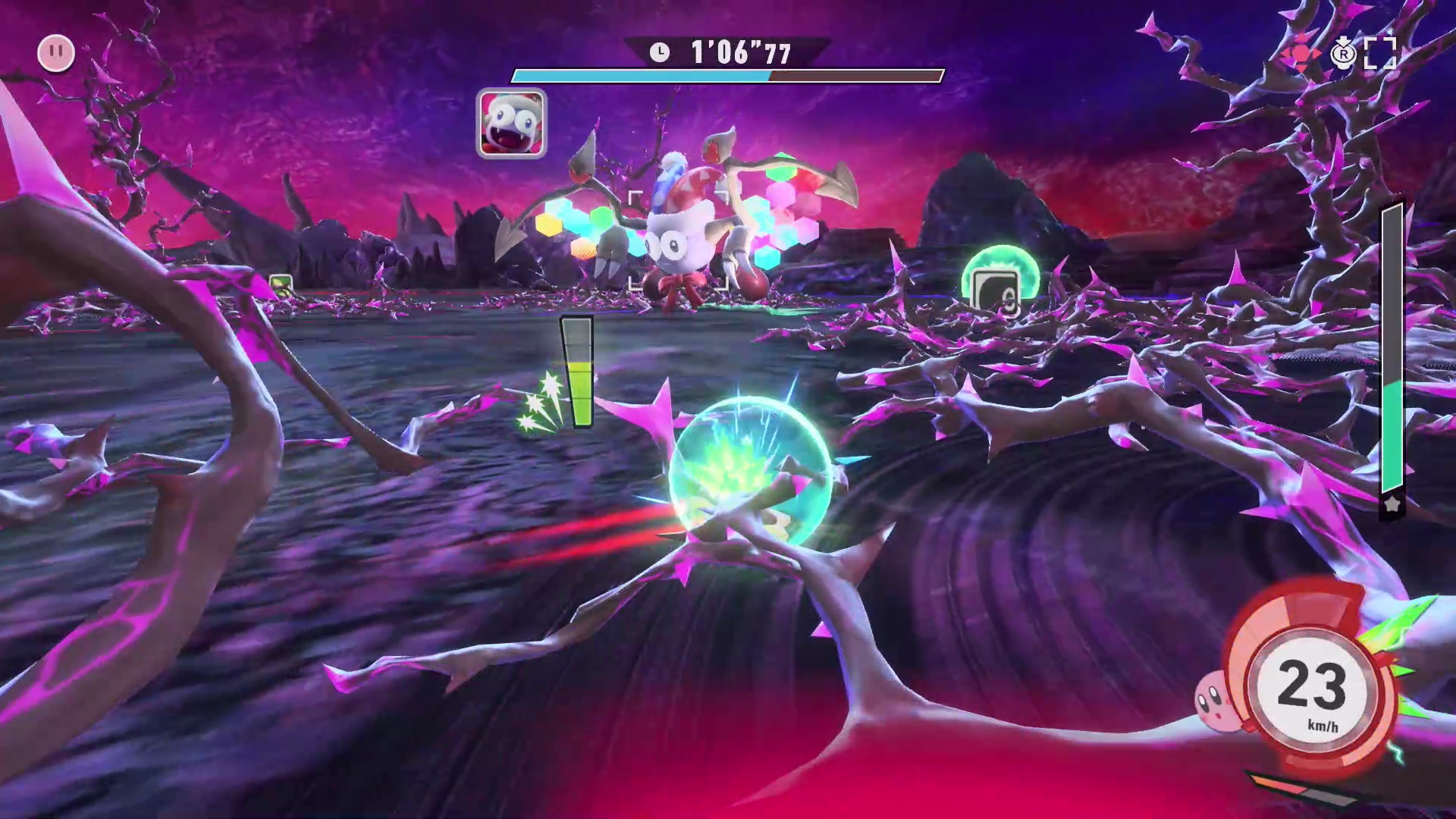Pause the game with the pink button

pyautogui.click(x=56, y=53)
